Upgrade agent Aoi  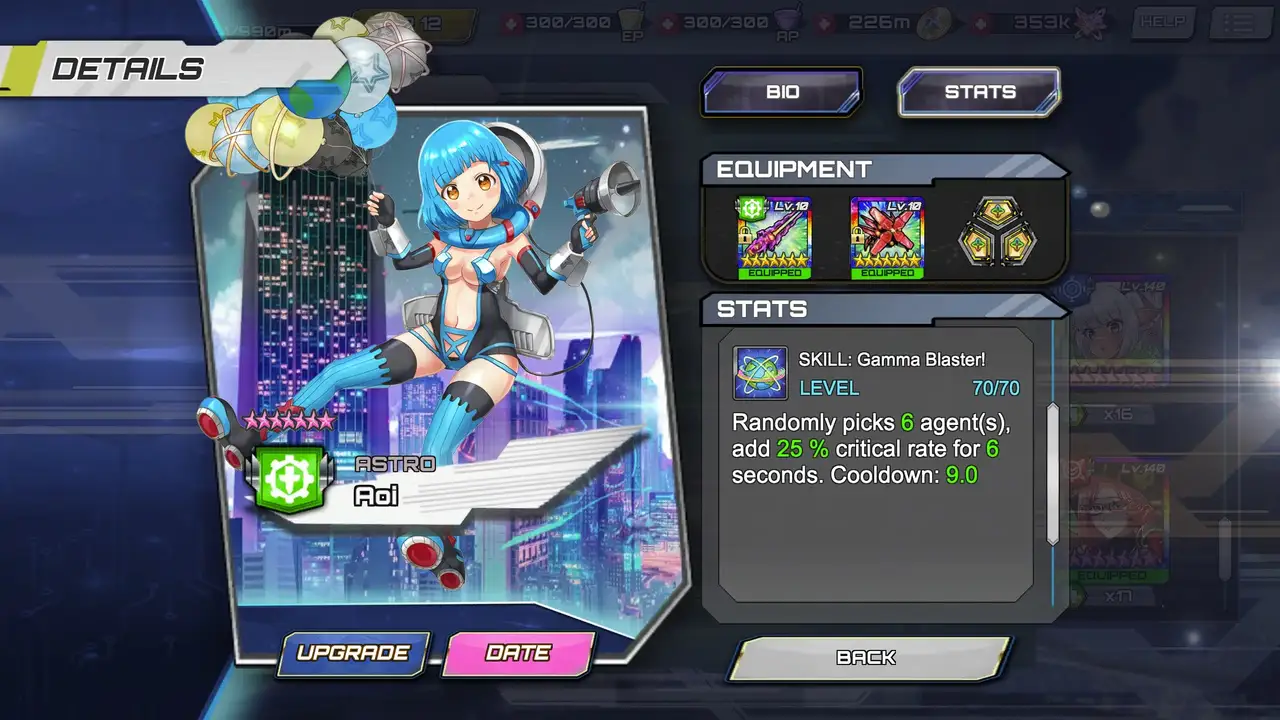(353, 653)
